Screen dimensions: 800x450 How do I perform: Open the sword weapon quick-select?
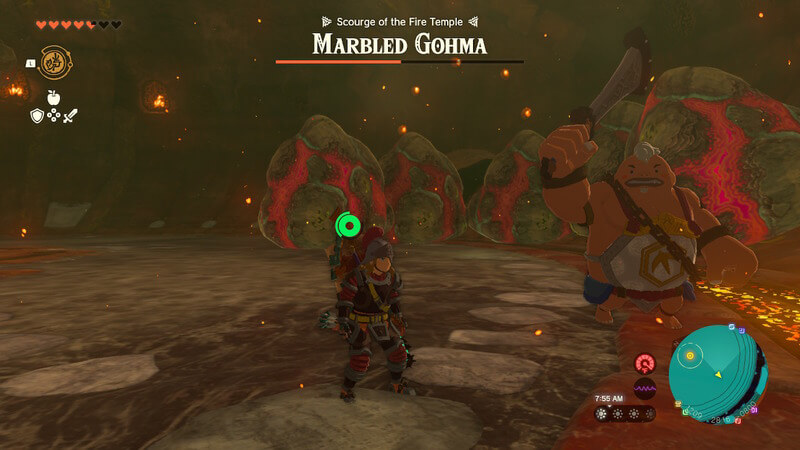(71, 116)
